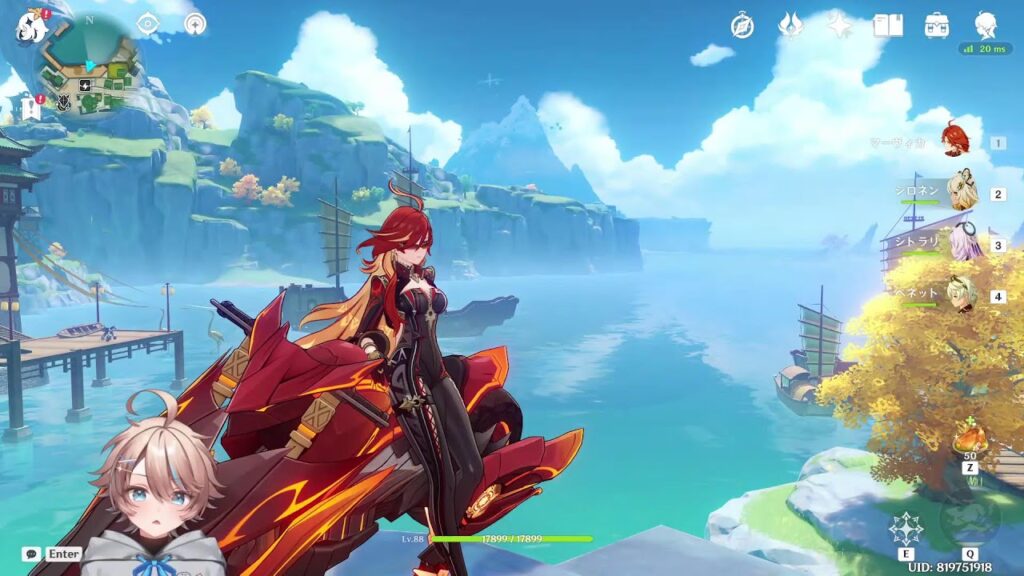Open the map via the minimap
The image size is (1024, 576).
tap(92, 72)
